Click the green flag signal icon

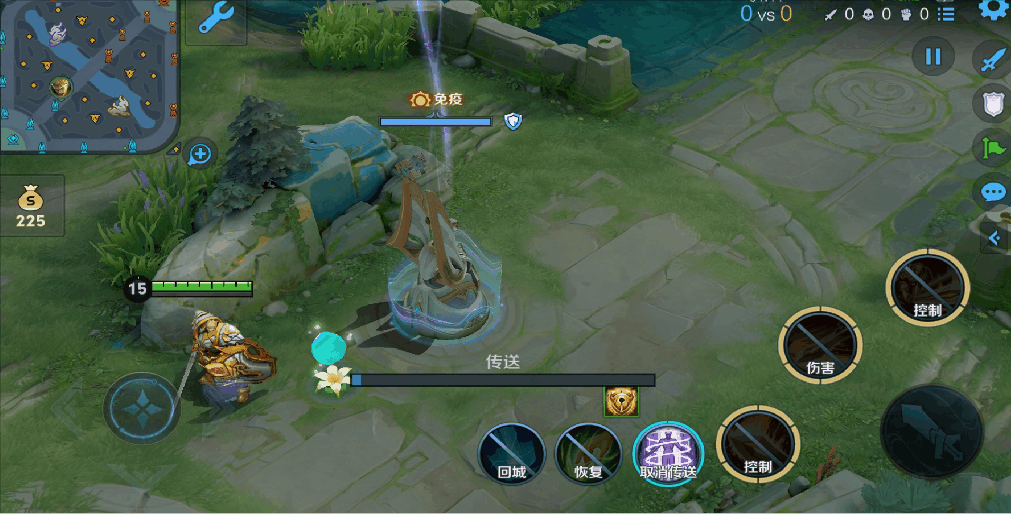click(992, 148)
